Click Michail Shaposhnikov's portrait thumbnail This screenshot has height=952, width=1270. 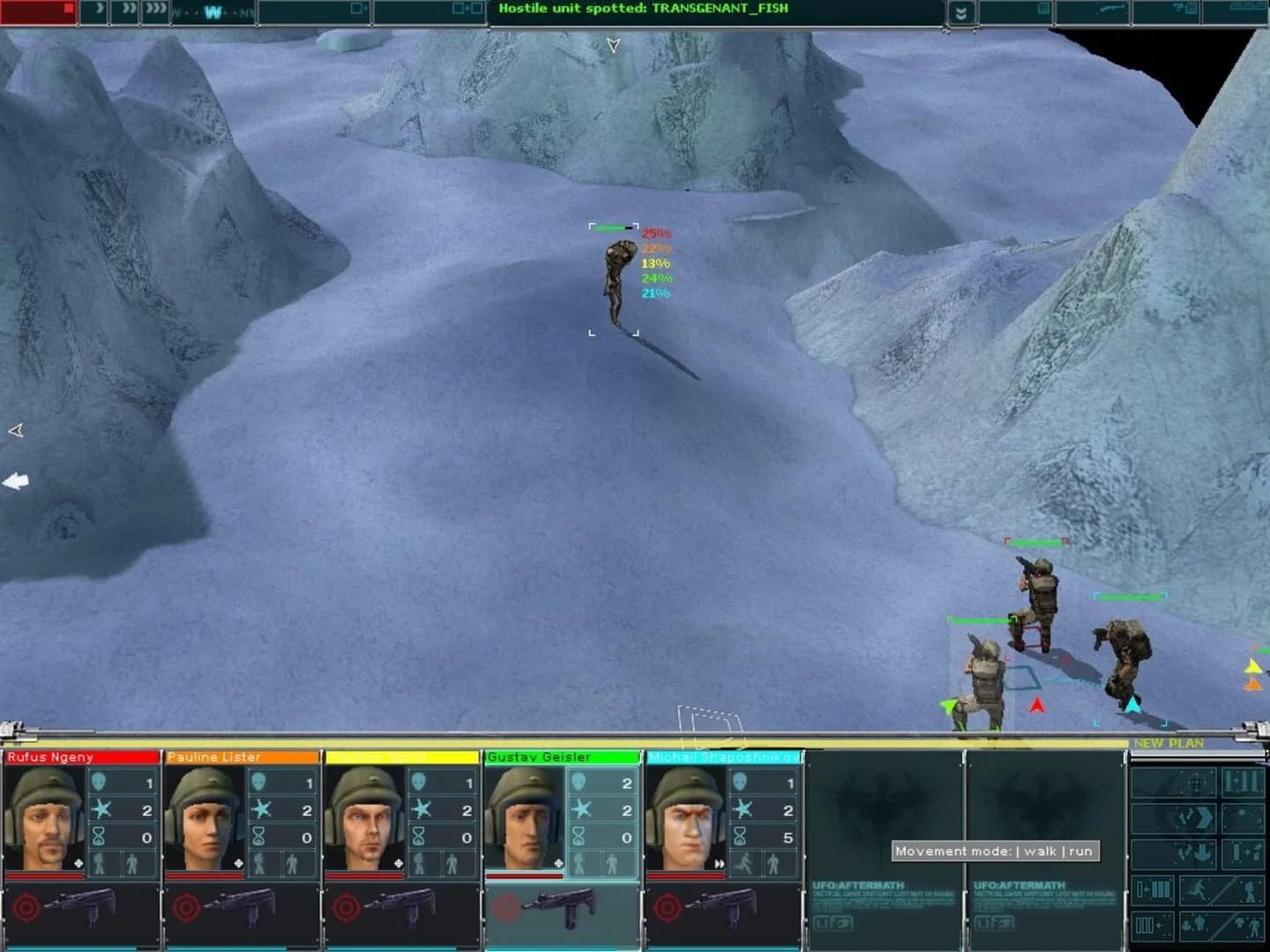(x=685, y=814)
